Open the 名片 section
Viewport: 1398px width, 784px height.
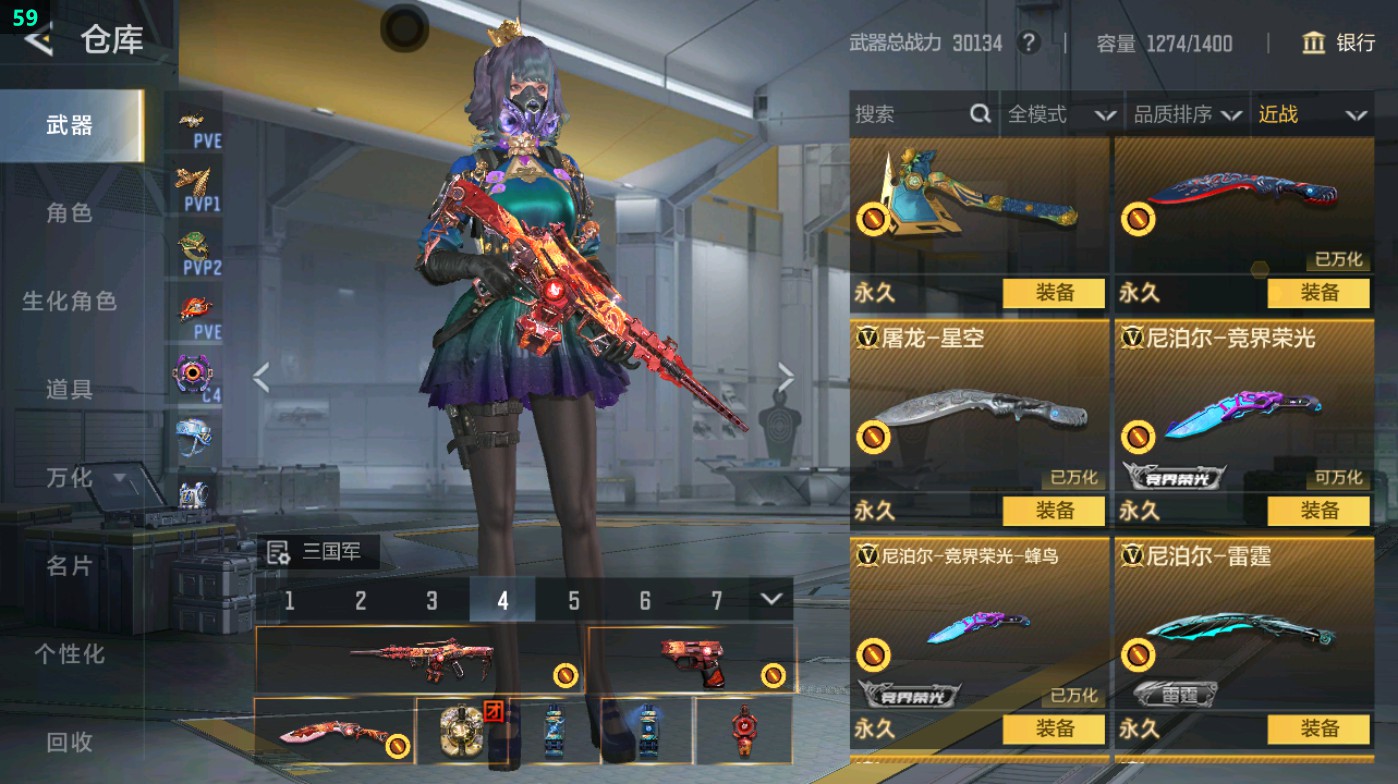click(69, 566)
